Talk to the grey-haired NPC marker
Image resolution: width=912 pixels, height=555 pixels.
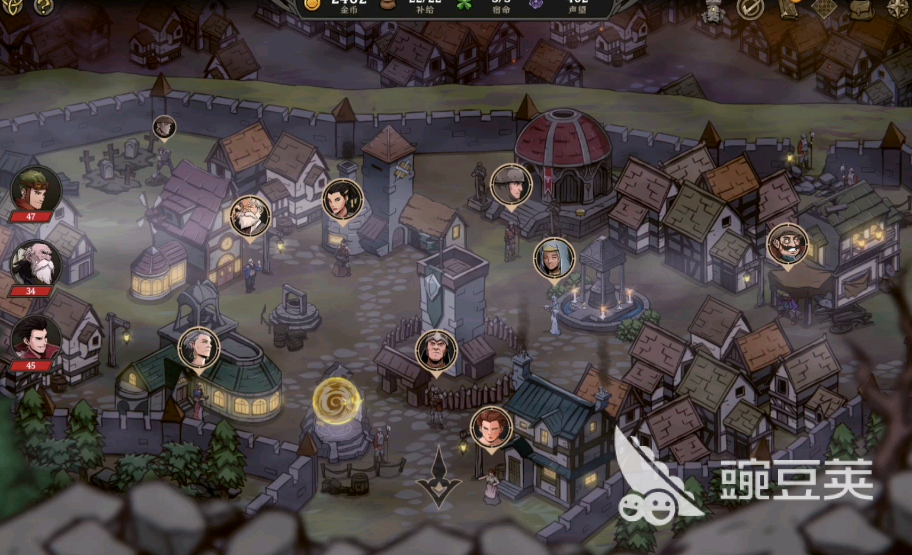coord(198,346)
